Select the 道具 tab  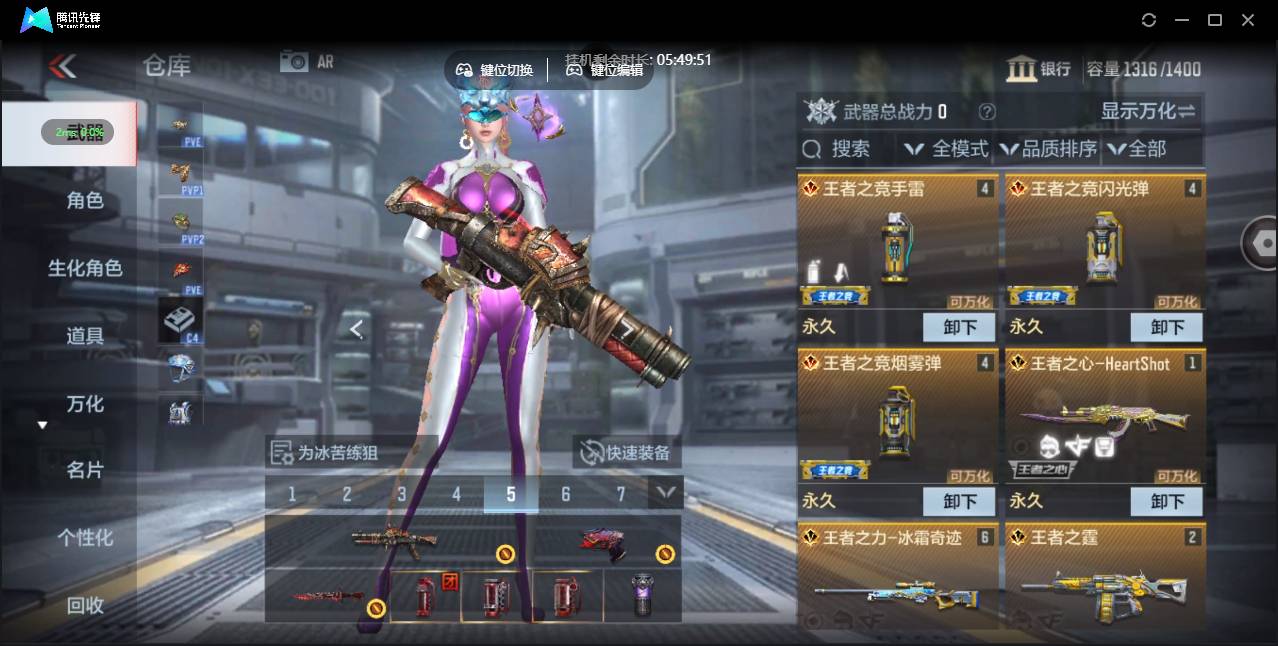pyautogui.click(x=85, y=336)
